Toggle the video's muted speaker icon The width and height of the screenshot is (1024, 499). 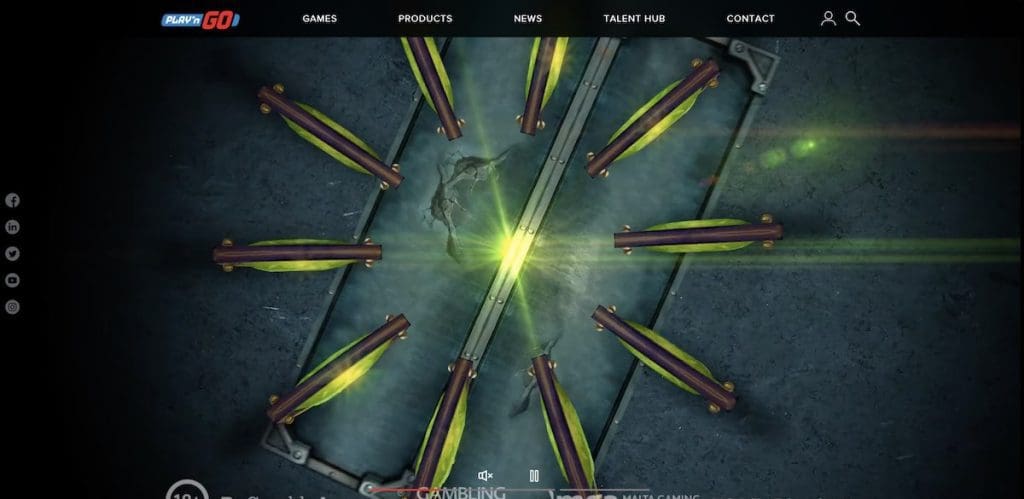(x=485, y=476)
